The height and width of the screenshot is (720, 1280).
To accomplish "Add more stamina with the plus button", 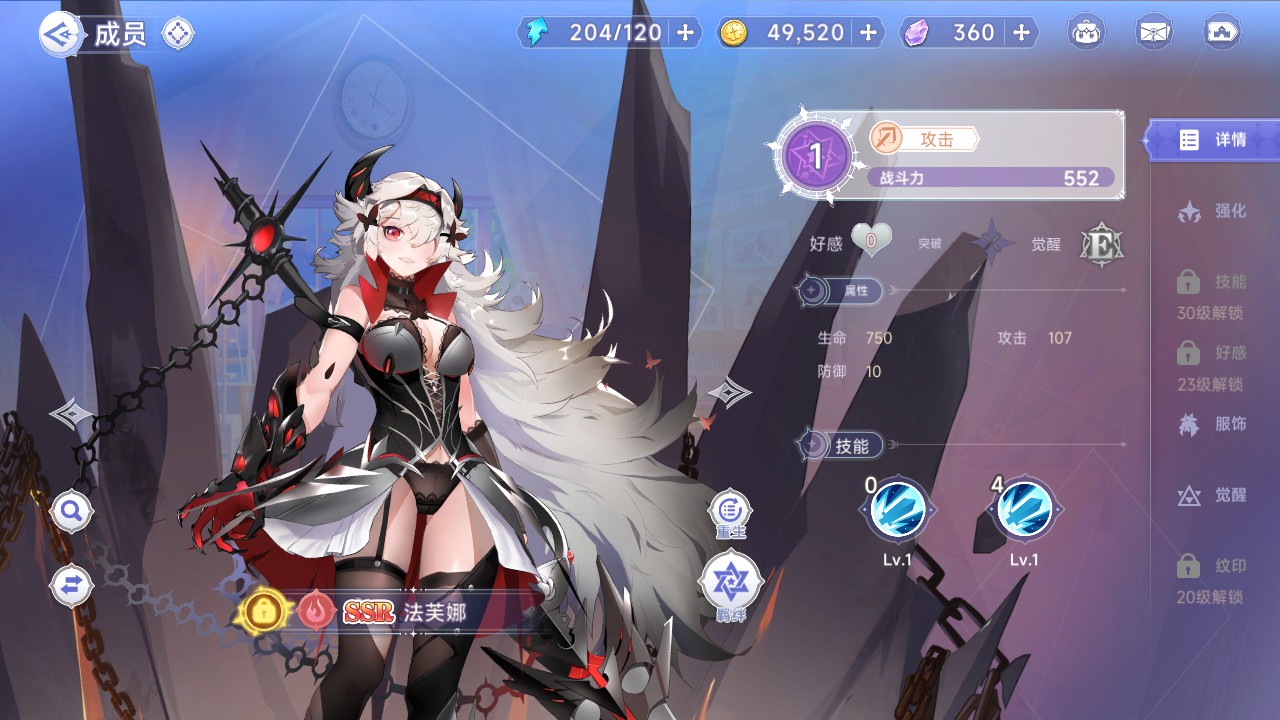I will coord(685,33).
